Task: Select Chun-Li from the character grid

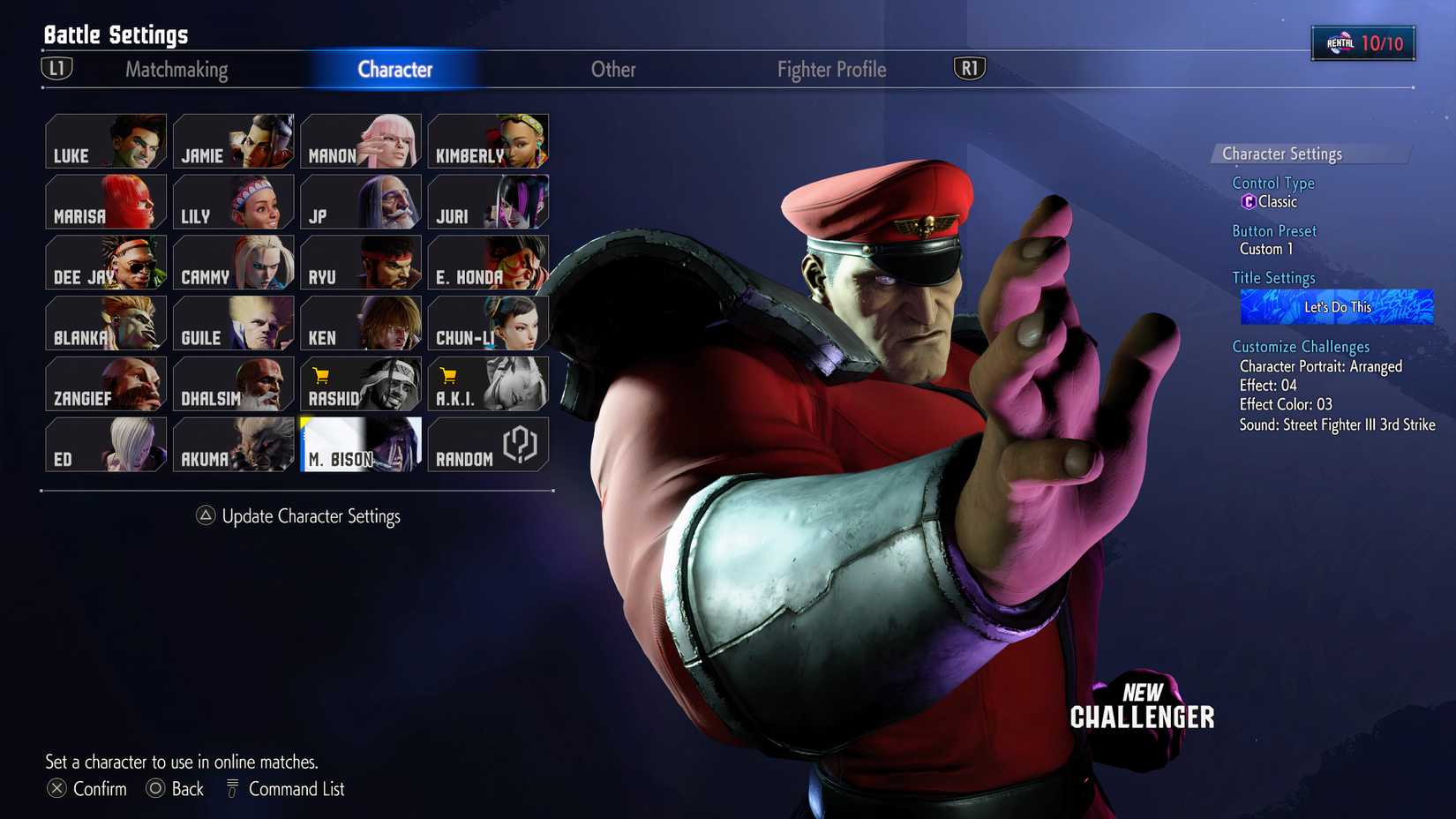Action: [488, 322]
